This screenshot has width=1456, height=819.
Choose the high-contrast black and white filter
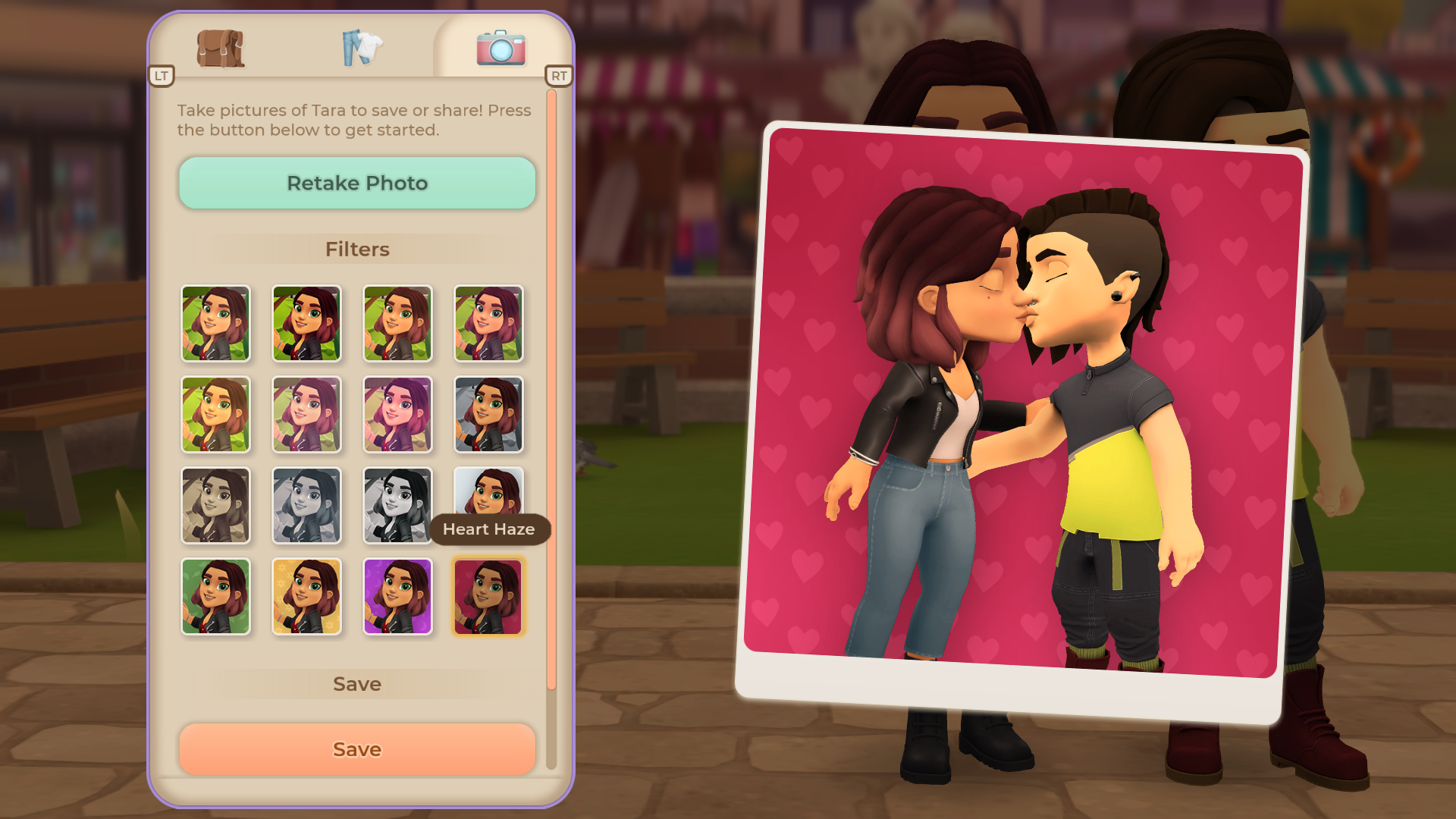[x=397, y=506]
